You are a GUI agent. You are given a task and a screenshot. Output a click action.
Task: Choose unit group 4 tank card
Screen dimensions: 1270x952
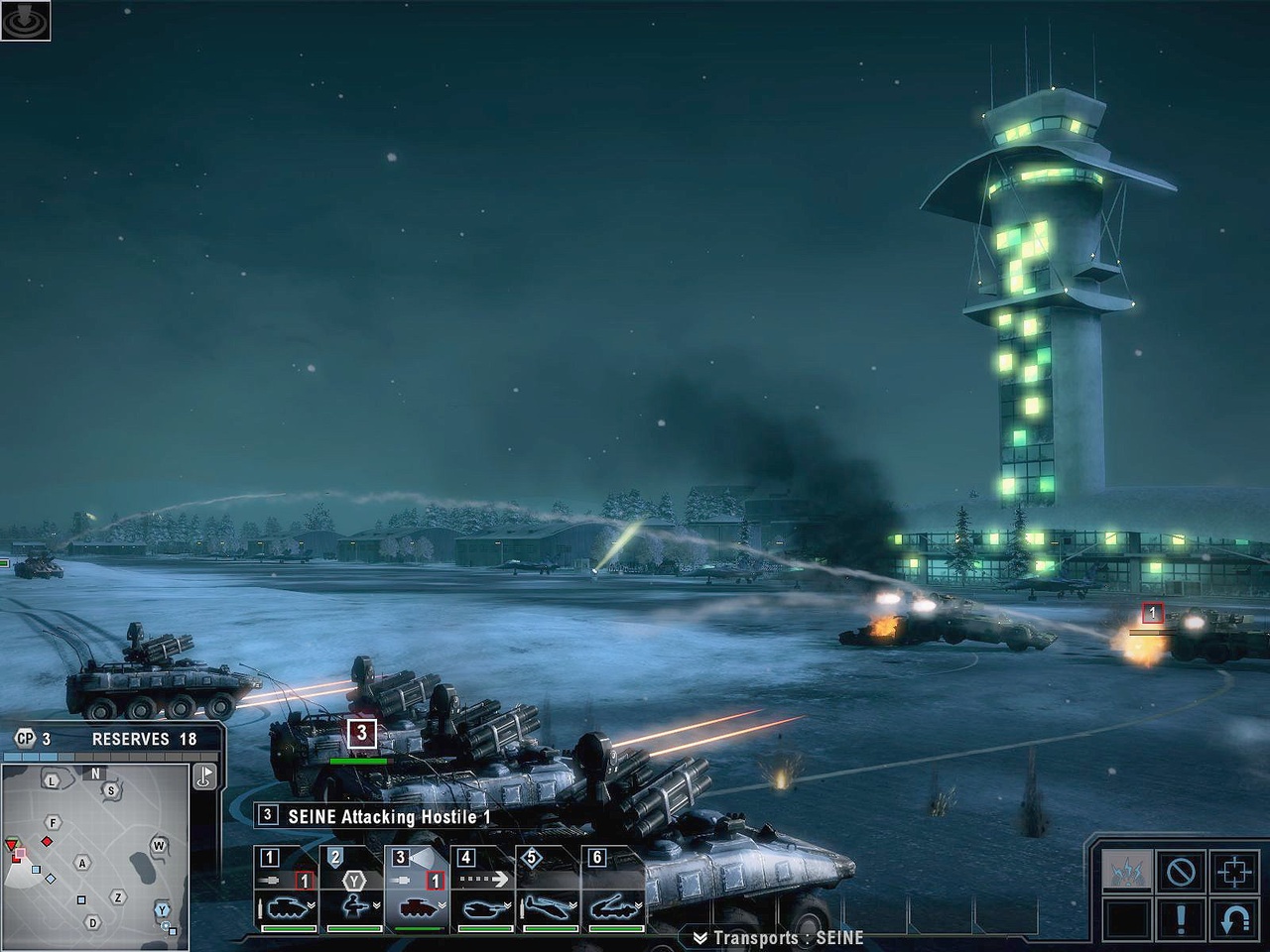pos(483,890)
